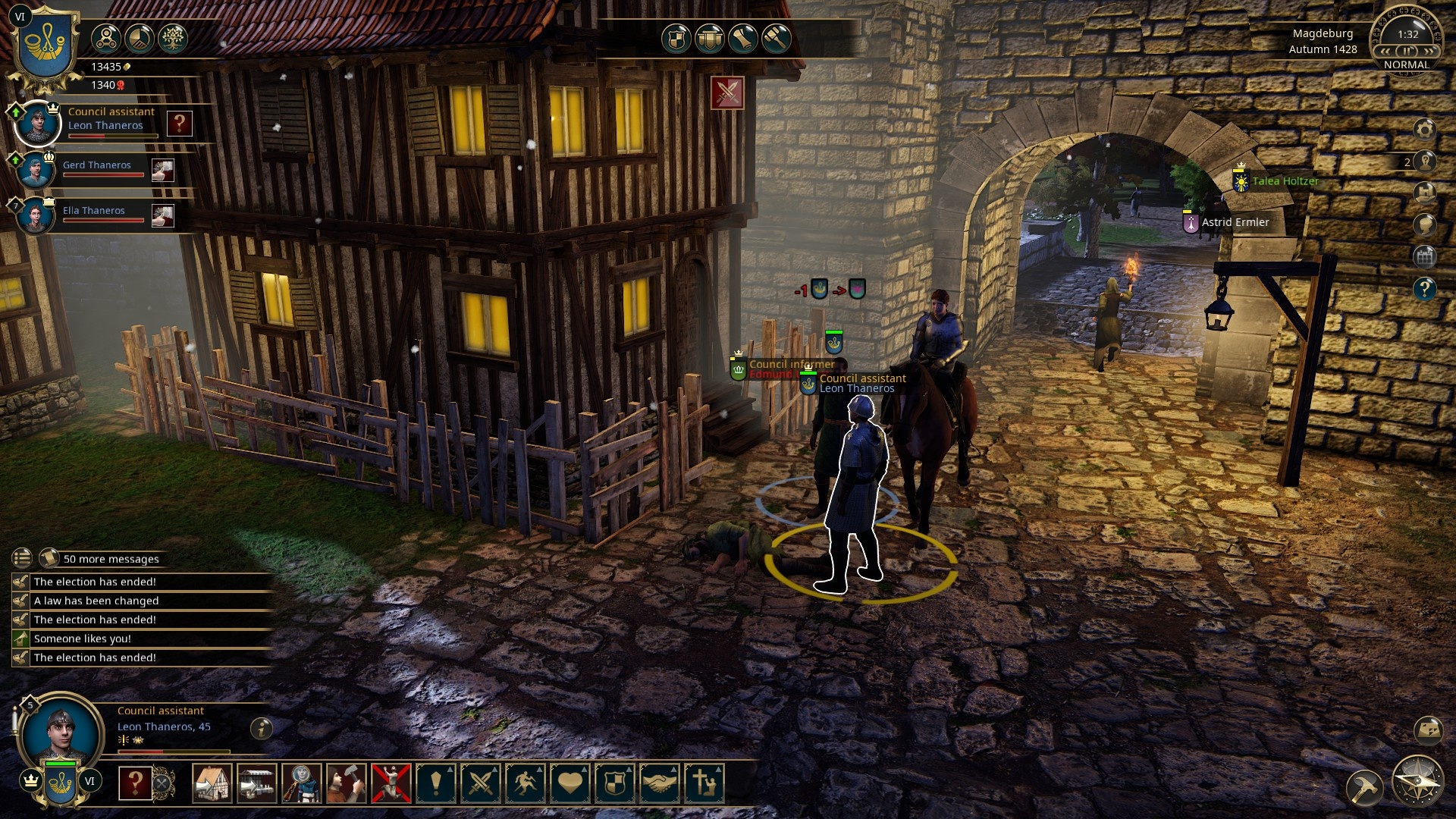Pause the game speed control

[x=1407, y=51]
